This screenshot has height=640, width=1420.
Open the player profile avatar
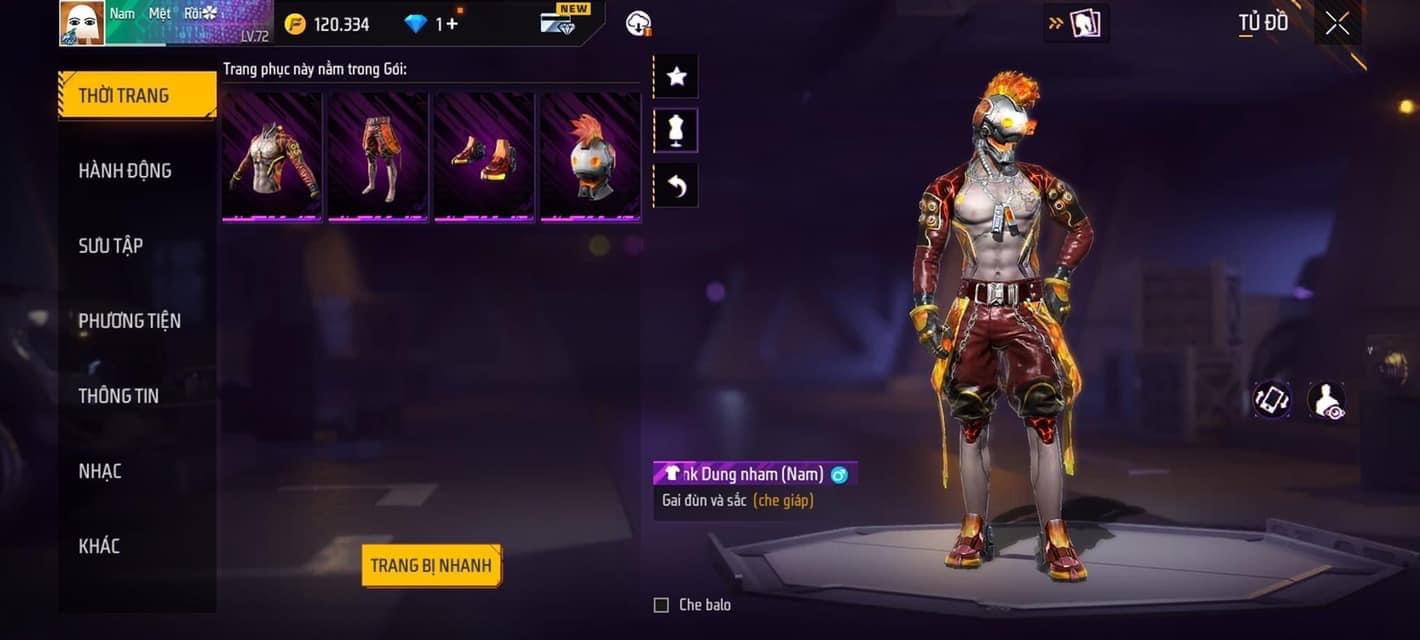[x=82, y=23]
